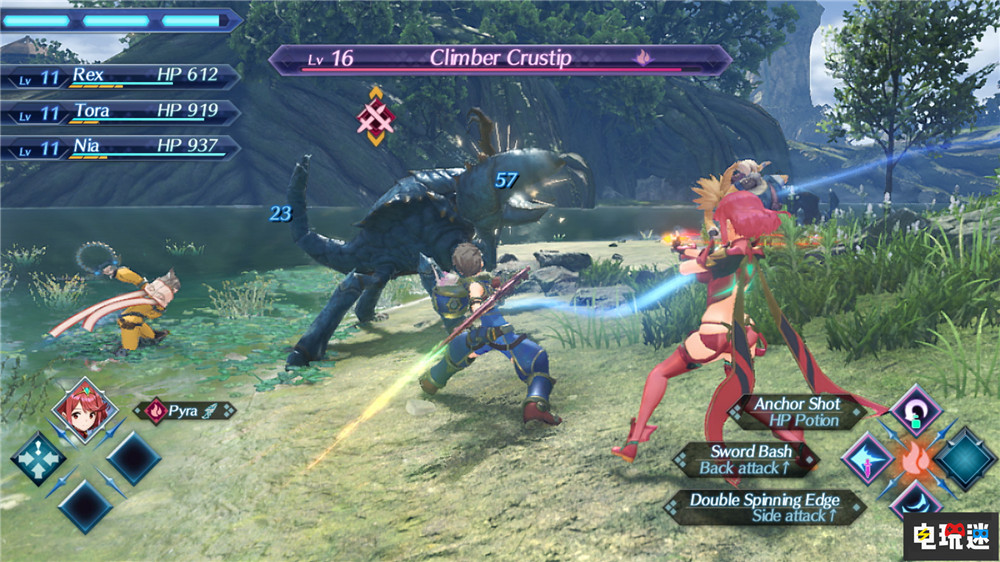Image resolution: width=1000 pixels, height=562 pixels.
Task: Trigger the Sword Bash art icon
Action: 866,458
